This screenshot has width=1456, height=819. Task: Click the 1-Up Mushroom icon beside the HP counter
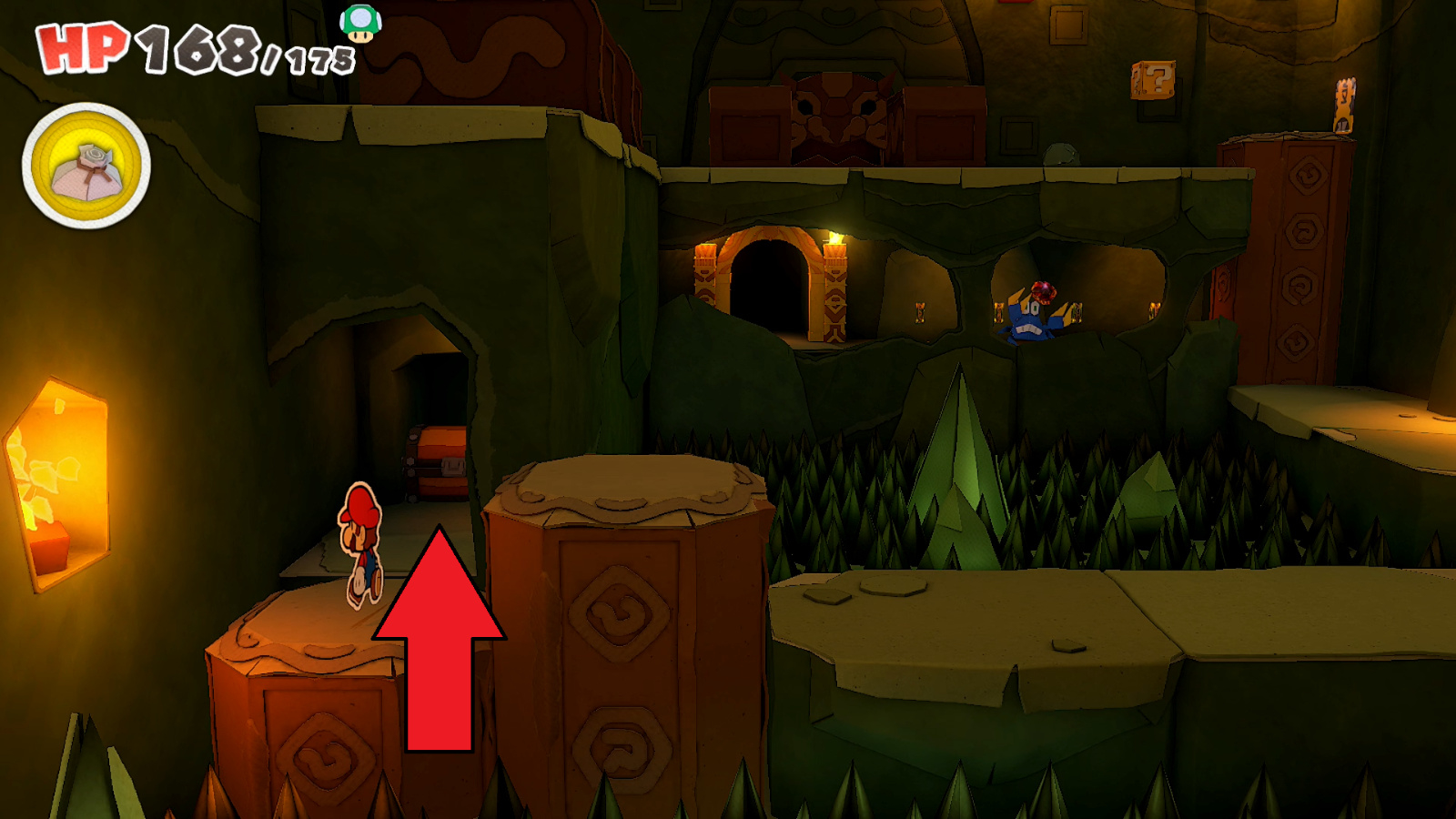click(x=359, y=23)
